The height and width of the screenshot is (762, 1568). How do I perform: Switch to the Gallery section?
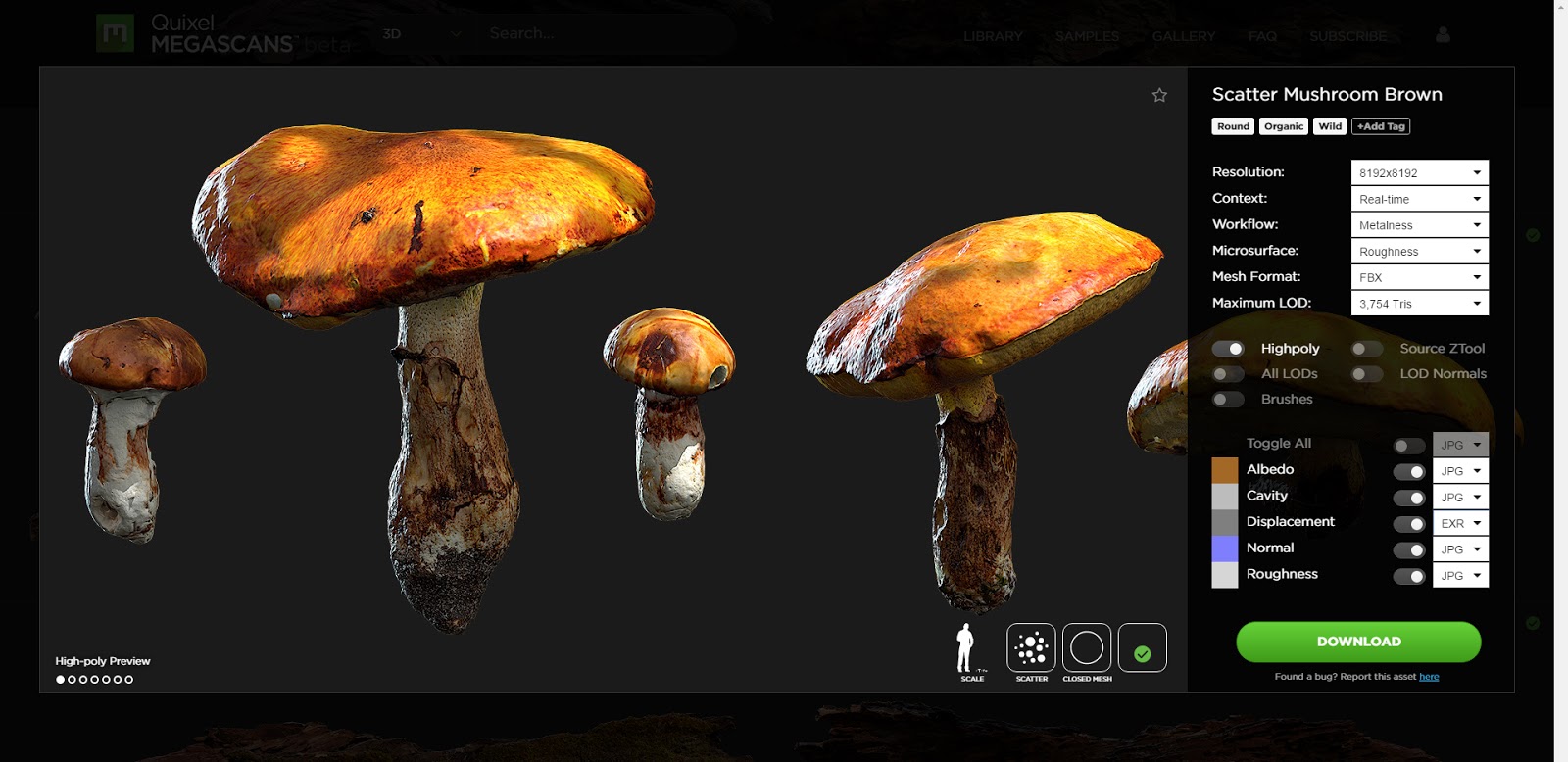tap(1184, 35)
